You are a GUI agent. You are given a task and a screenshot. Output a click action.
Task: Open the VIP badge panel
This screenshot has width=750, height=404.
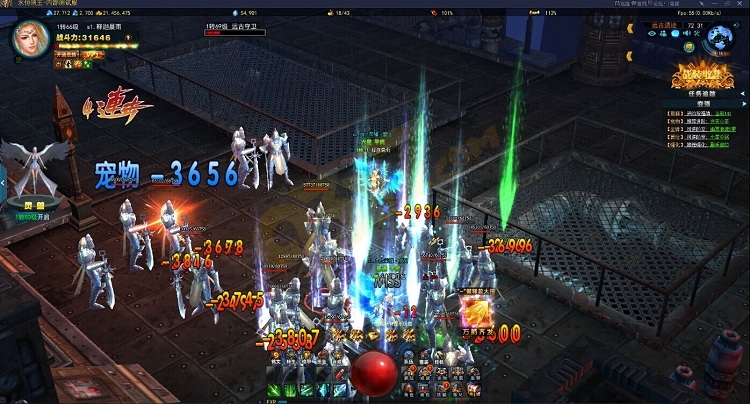[92, 53]
